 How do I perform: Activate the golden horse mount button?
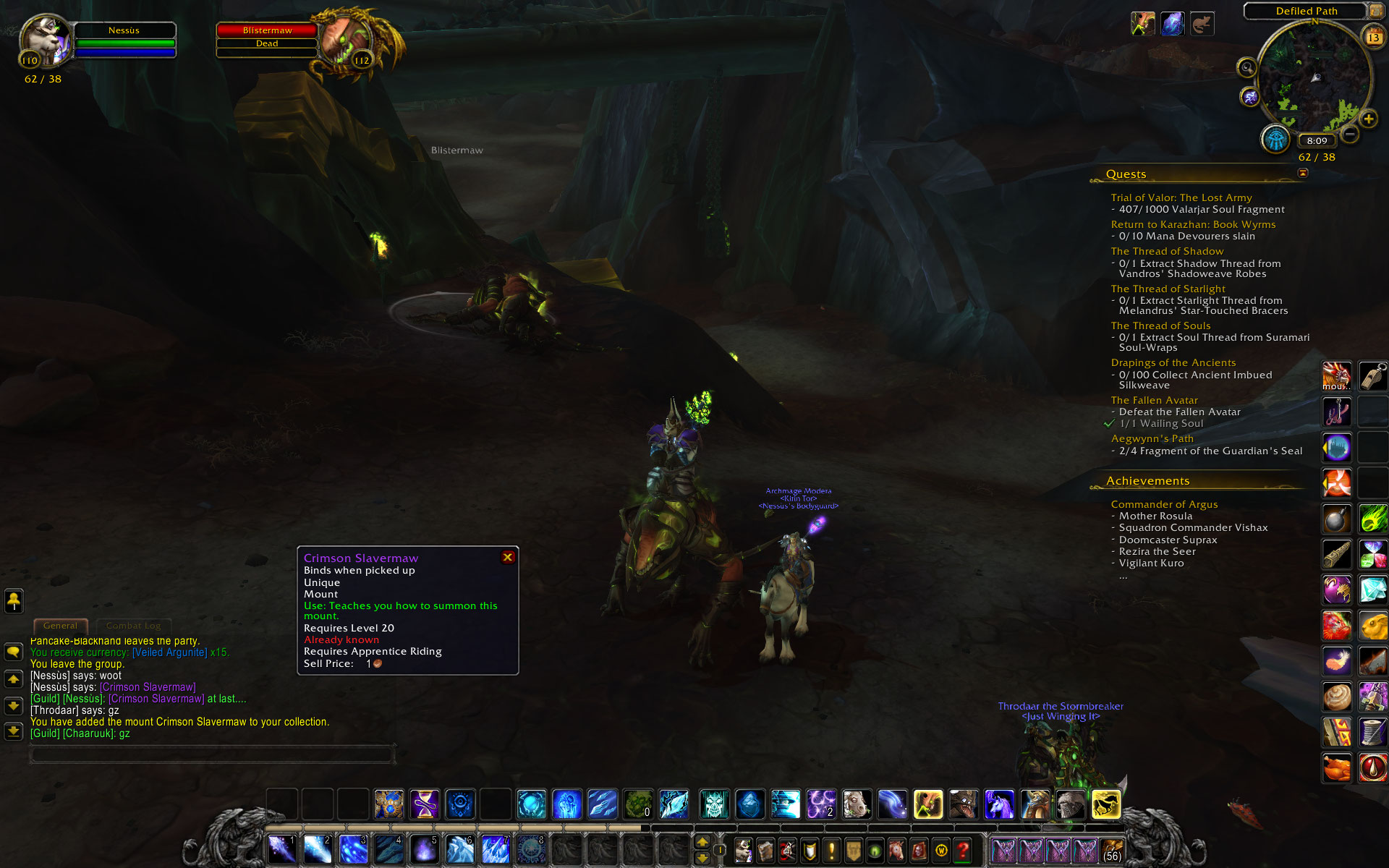(1105, 804)
